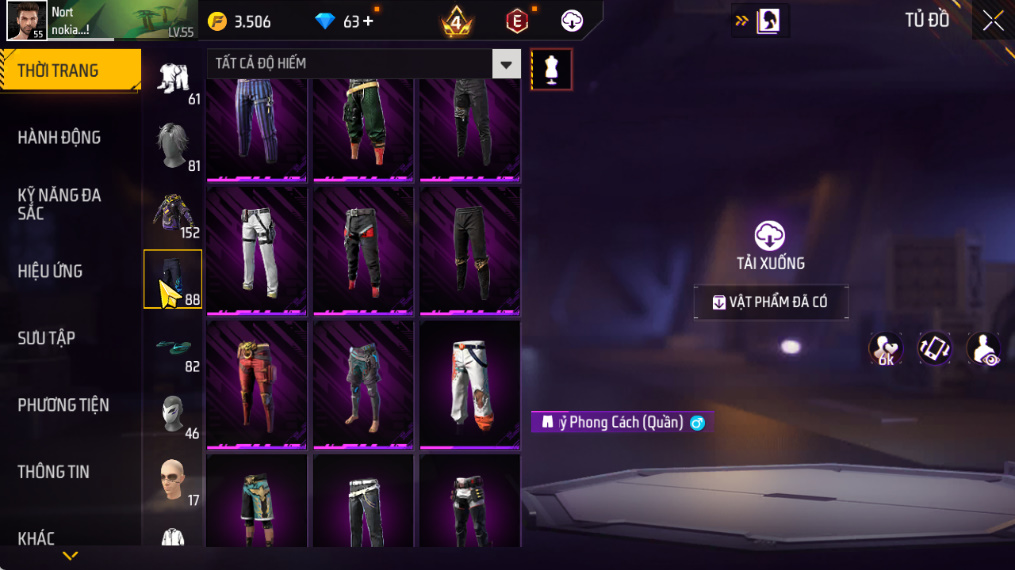Screen dimensions: 1015x570
Task: Pick the red and yellow pants item
Action: pyautogui.click(x=257, y=383)
